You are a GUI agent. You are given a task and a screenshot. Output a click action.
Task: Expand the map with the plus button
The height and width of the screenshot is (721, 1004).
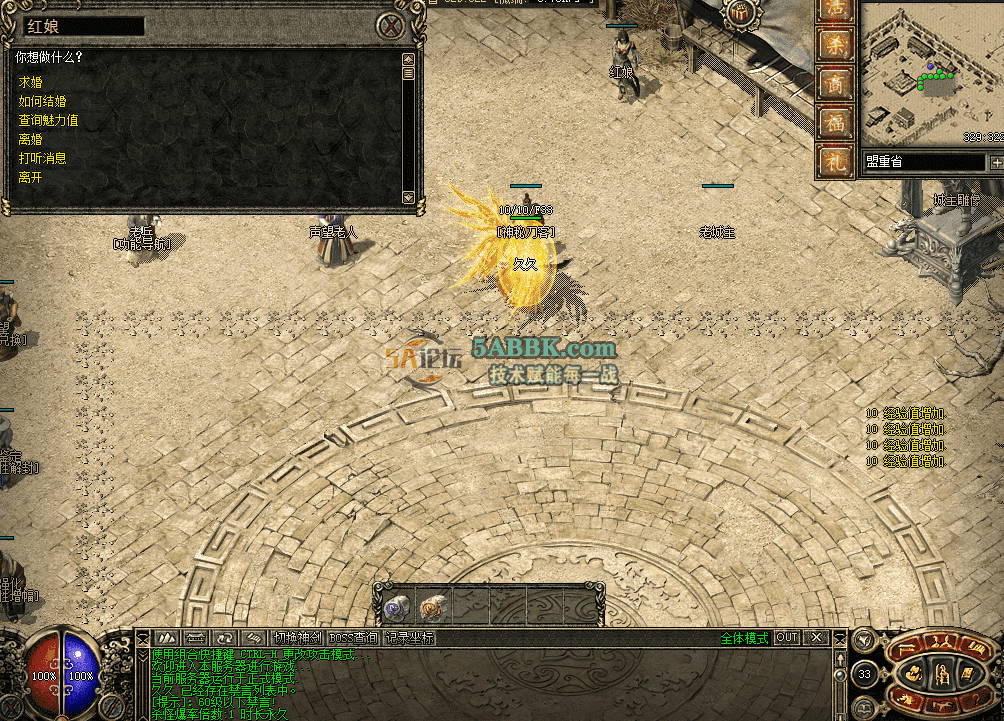click(x=996, y=162)
